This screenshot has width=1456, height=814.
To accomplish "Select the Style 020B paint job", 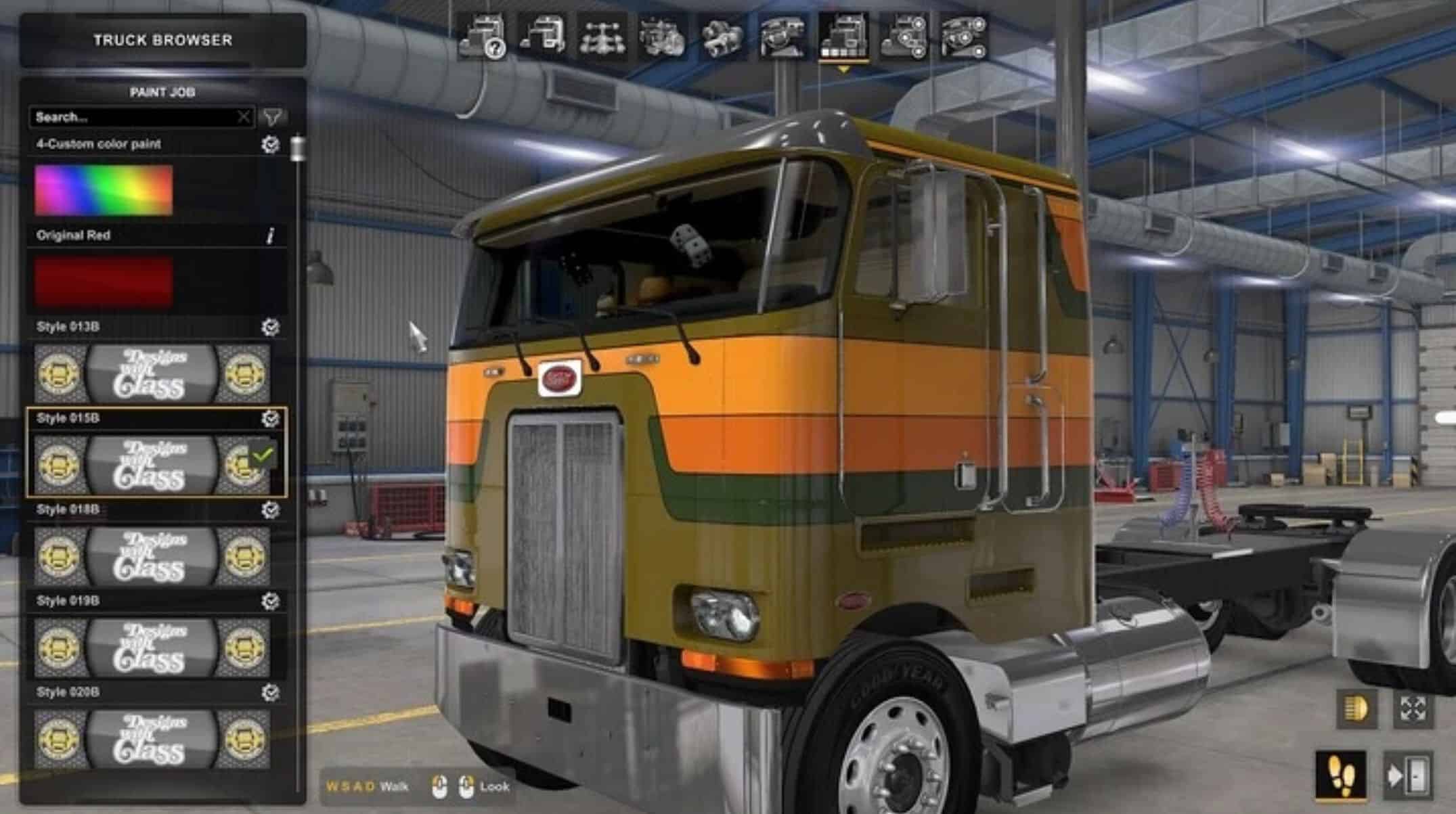I will (152, 739).
